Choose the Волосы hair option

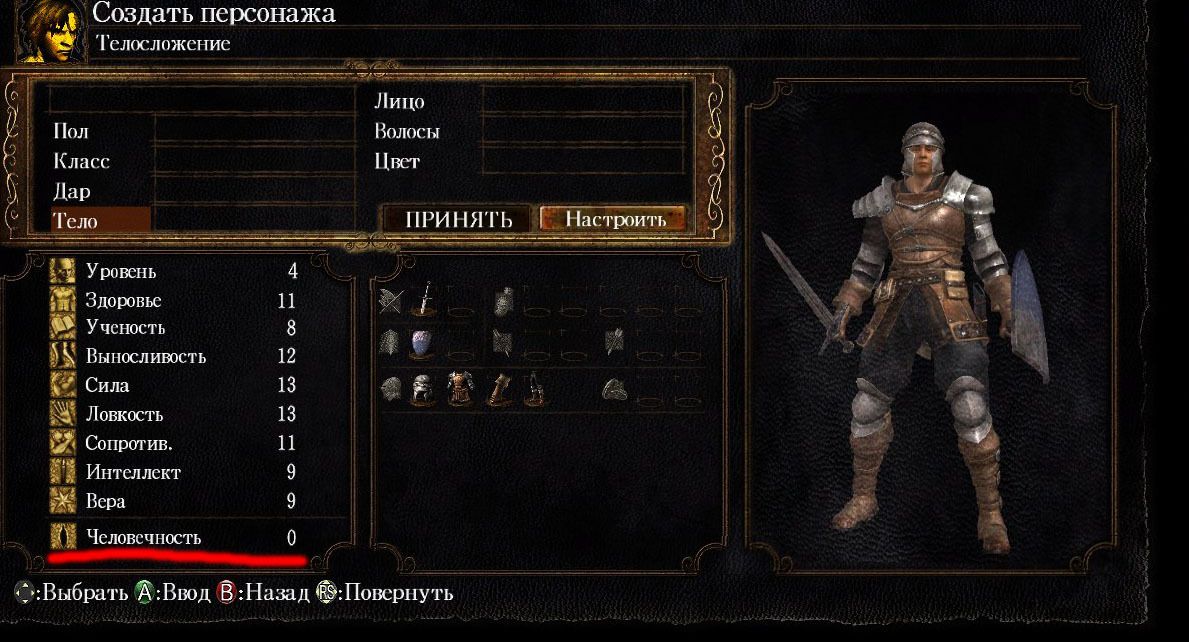click(406, 131)
